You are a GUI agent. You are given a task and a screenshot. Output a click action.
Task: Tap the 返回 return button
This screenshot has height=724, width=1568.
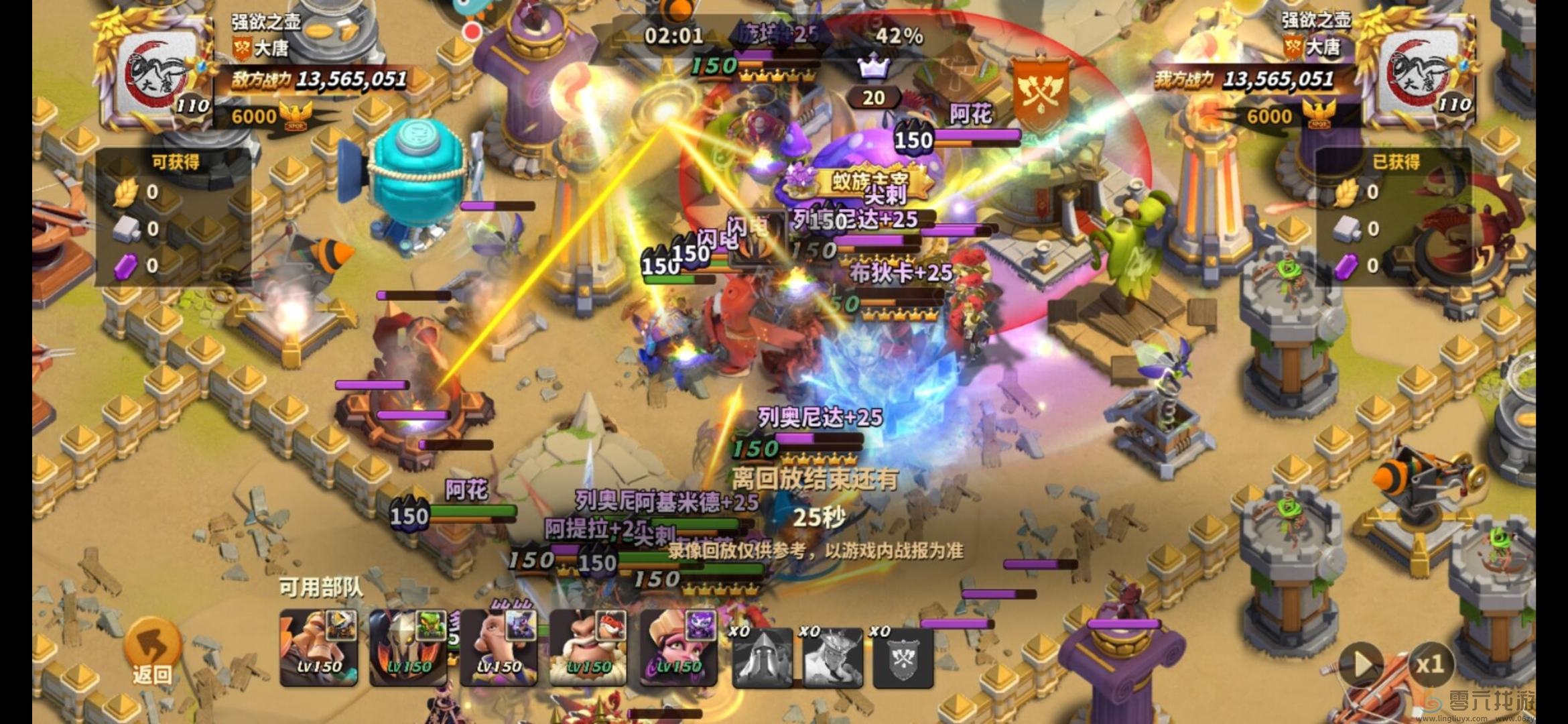tap(152, 652)
